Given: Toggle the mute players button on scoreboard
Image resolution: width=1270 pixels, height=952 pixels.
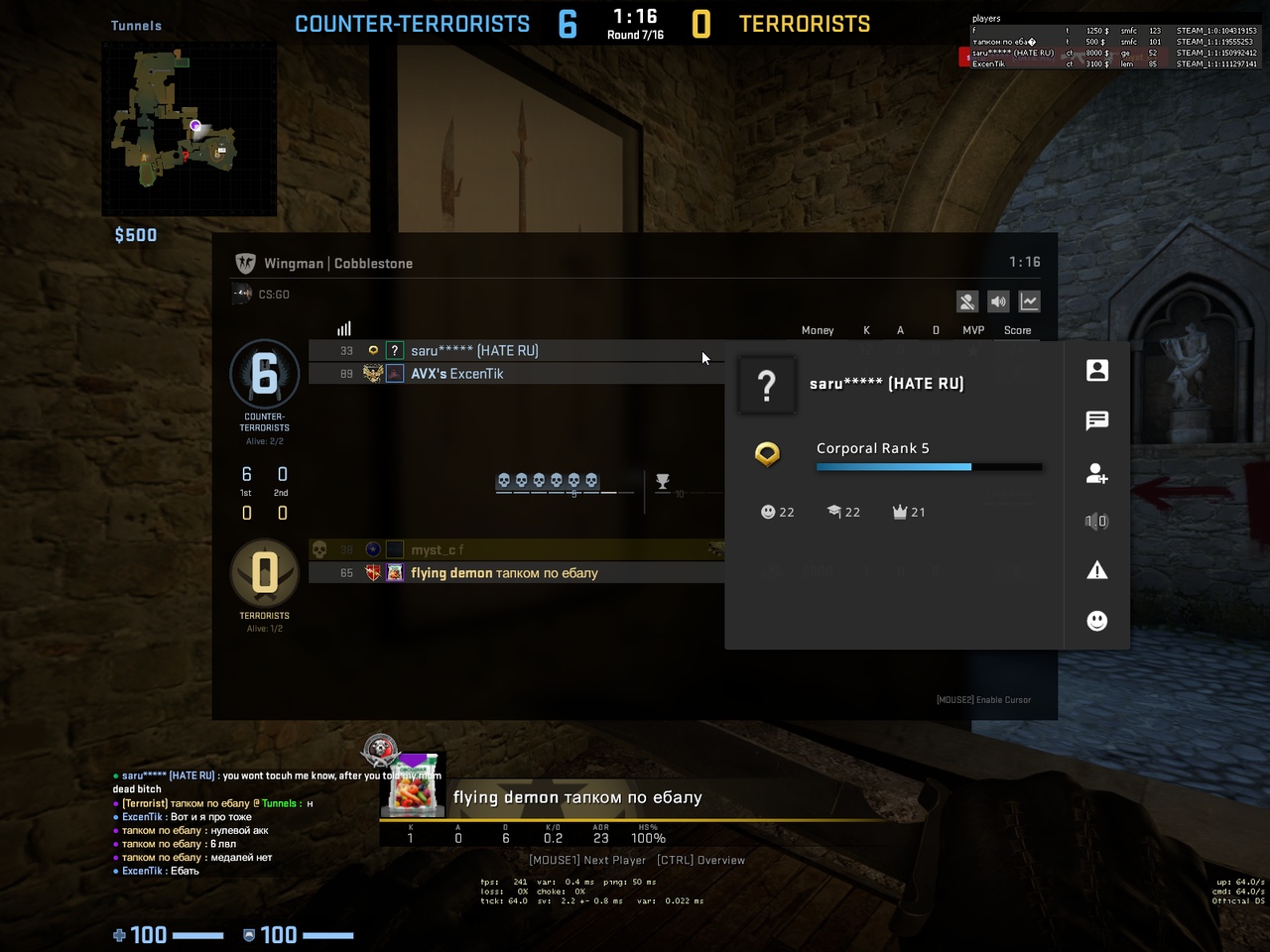Looking at the screenshot, I should point(967,301).
